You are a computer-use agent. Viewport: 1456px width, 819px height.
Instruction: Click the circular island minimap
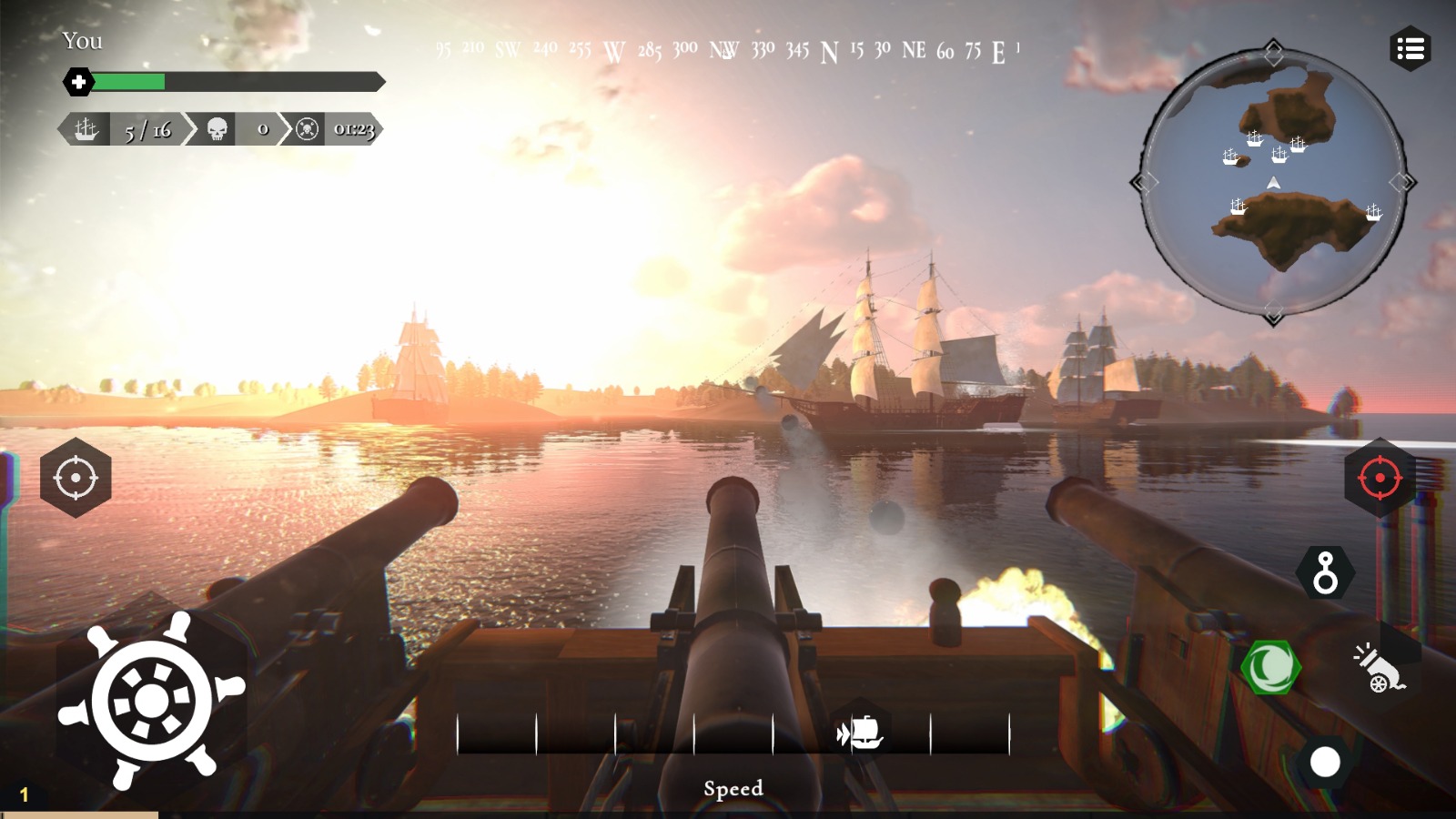click(x=1273, y=182)
